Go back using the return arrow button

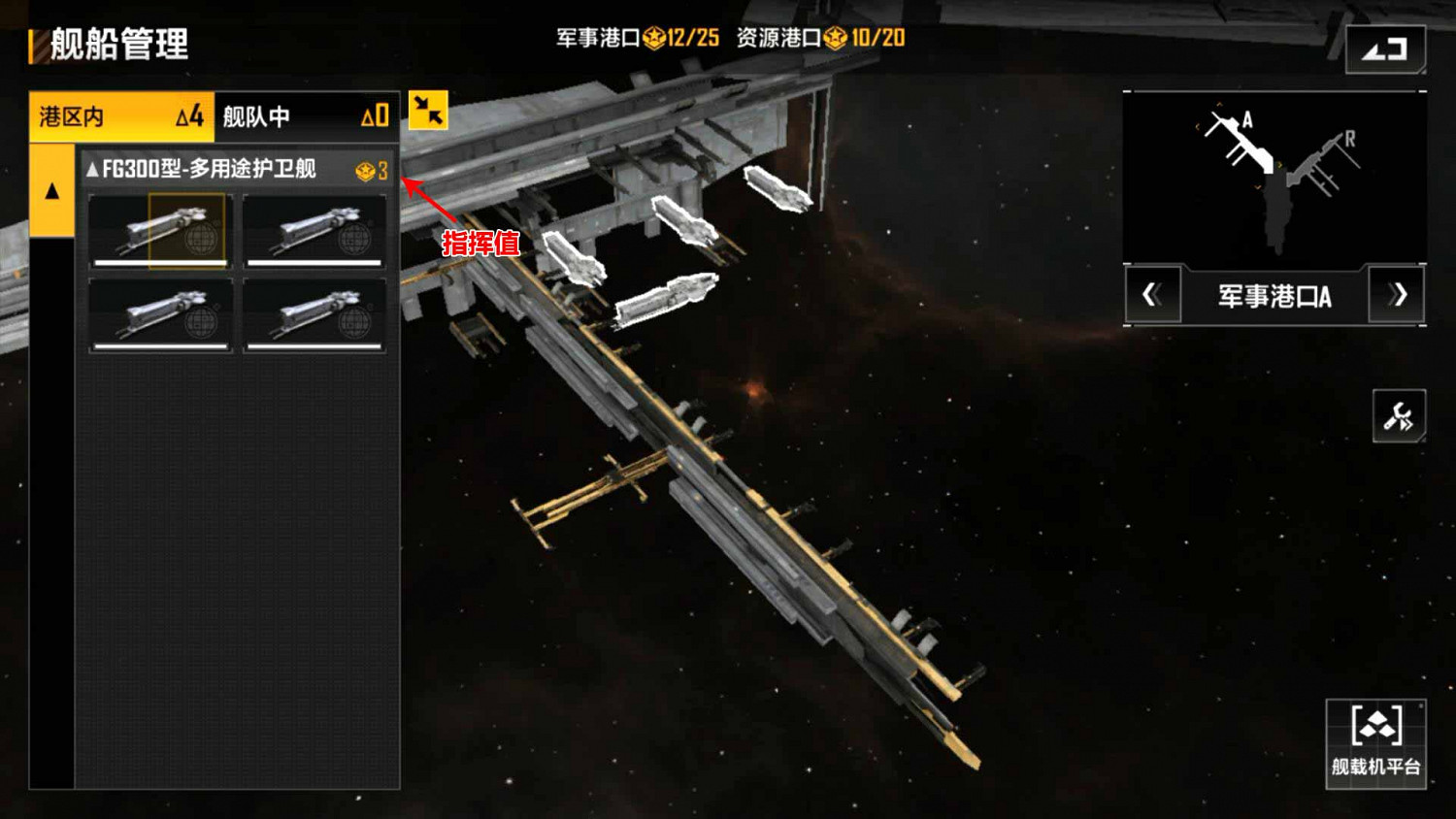coord(1385,49)
